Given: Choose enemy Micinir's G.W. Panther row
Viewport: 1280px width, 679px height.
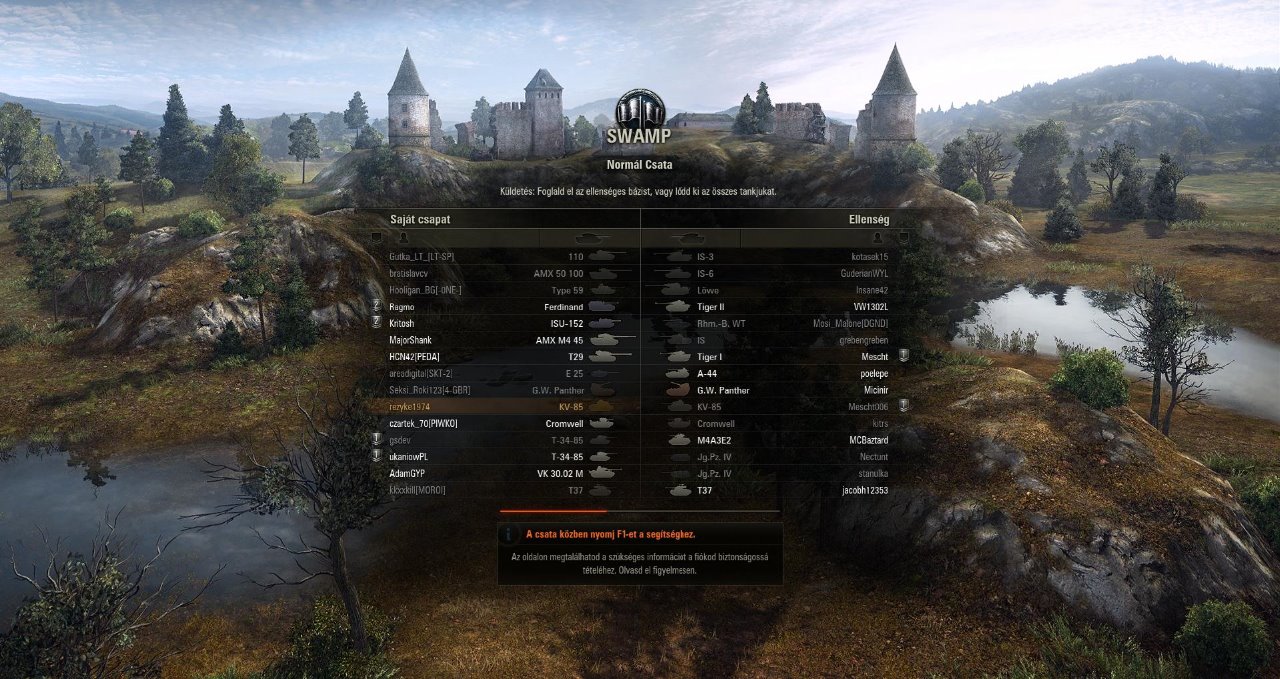Looking at the screenshot, I should click(x=780, y=390).
